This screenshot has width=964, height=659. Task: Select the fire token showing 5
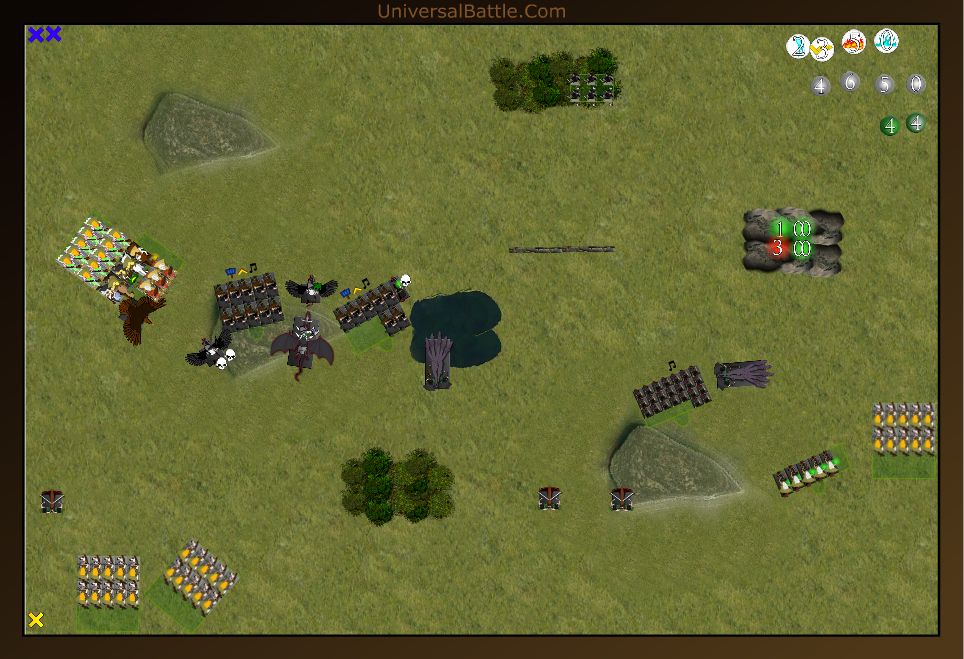pos(853,42)
